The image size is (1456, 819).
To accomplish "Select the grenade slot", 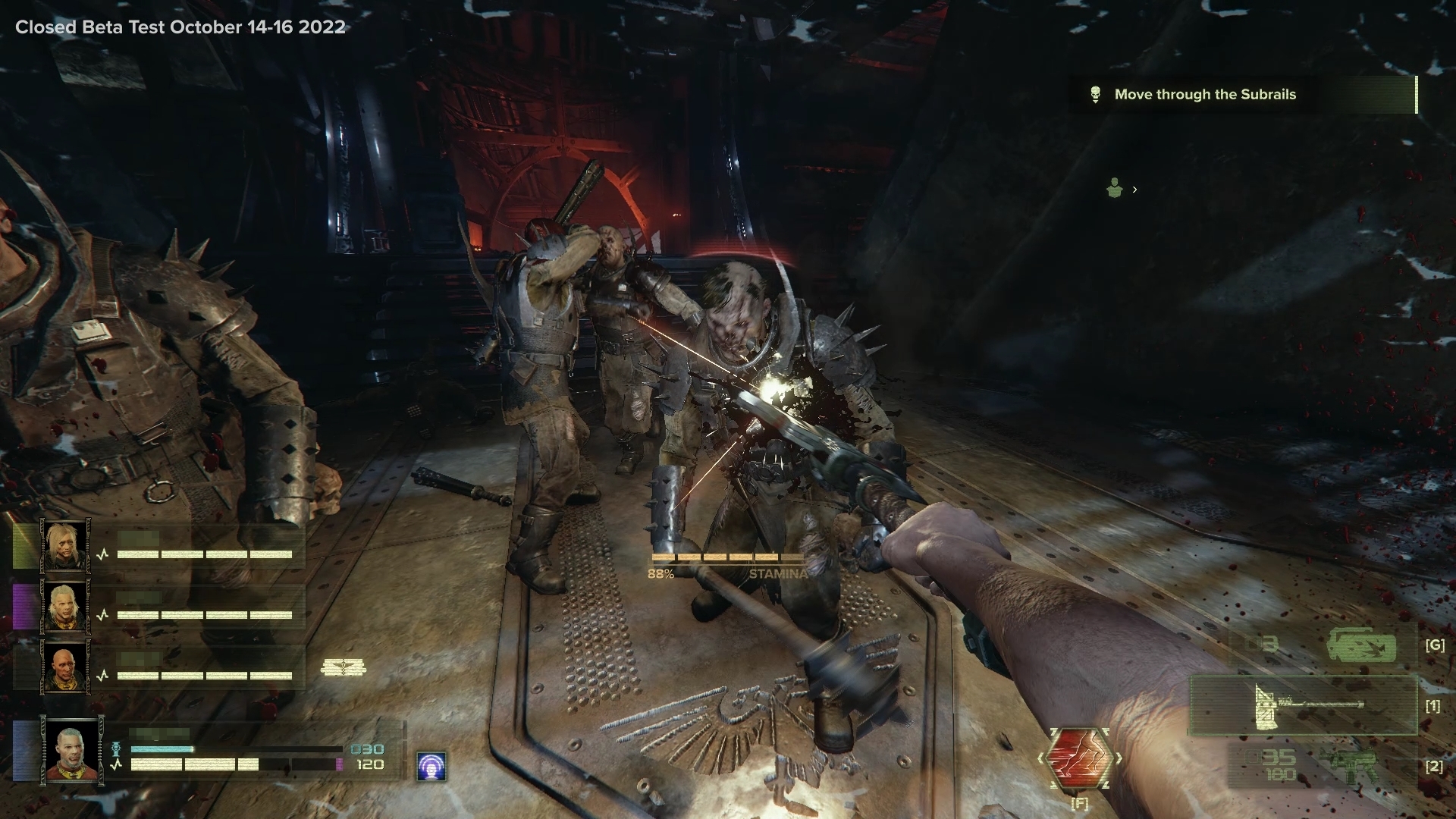I will click(1360, 646).
